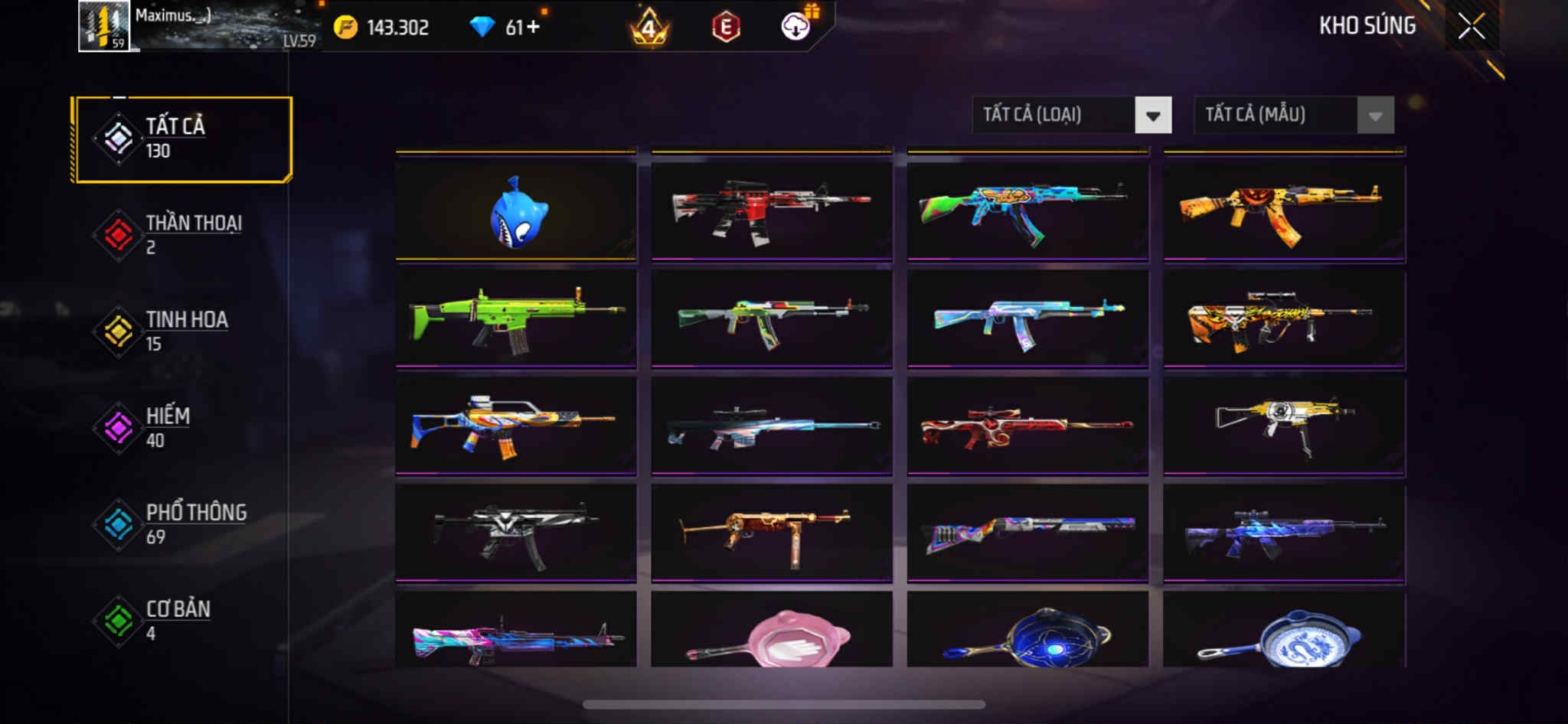The image size is (1568, 724).
Task: Select the Tất Cả category tab
Action: click(182, 139)
